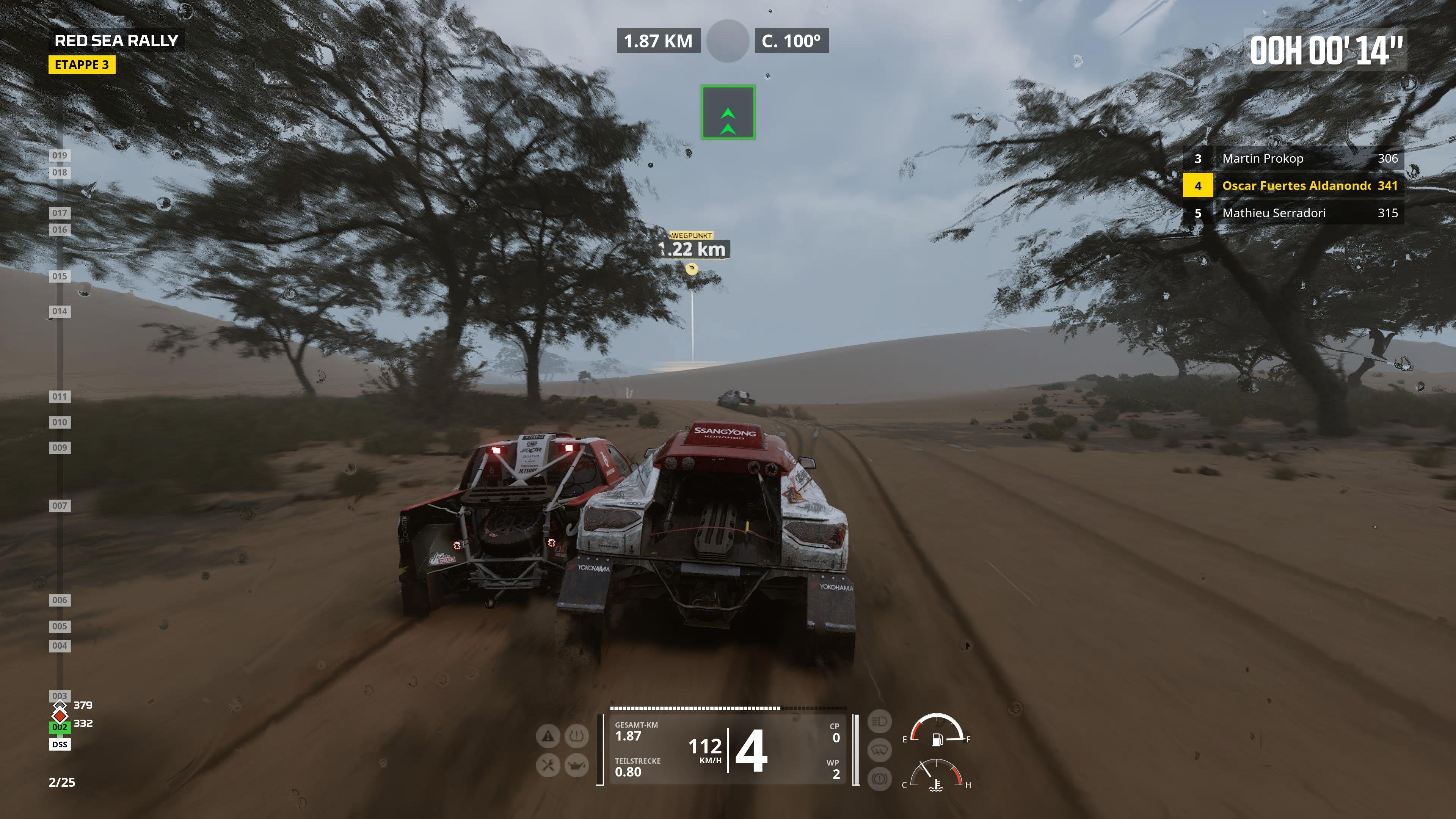Expand the compass heading C. 100 display
1456x819 pixels.
tap(791, 41)
